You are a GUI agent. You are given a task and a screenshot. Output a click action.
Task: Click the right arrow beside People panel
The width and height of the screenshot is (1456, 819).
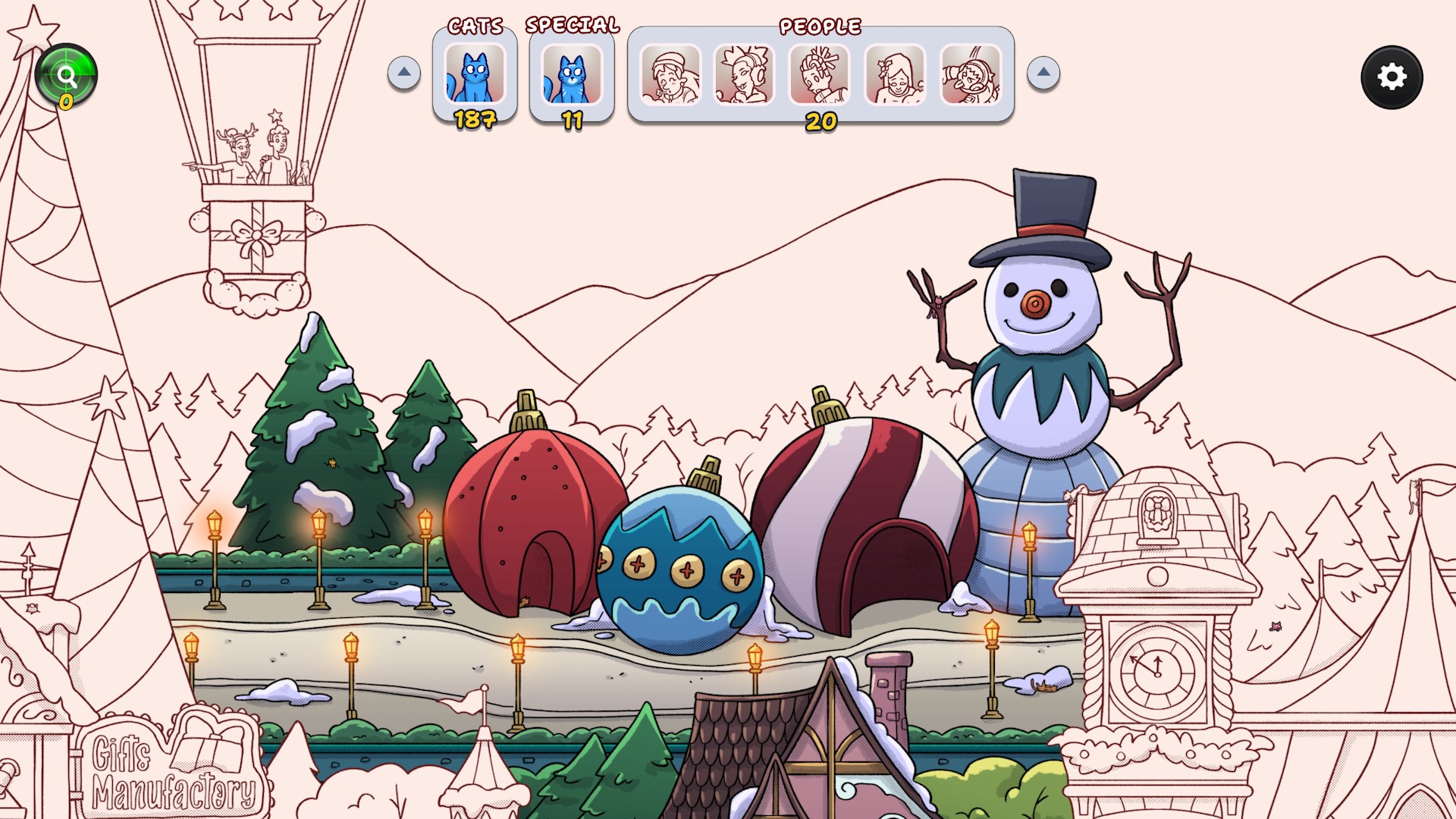(x=1043, y=73)
